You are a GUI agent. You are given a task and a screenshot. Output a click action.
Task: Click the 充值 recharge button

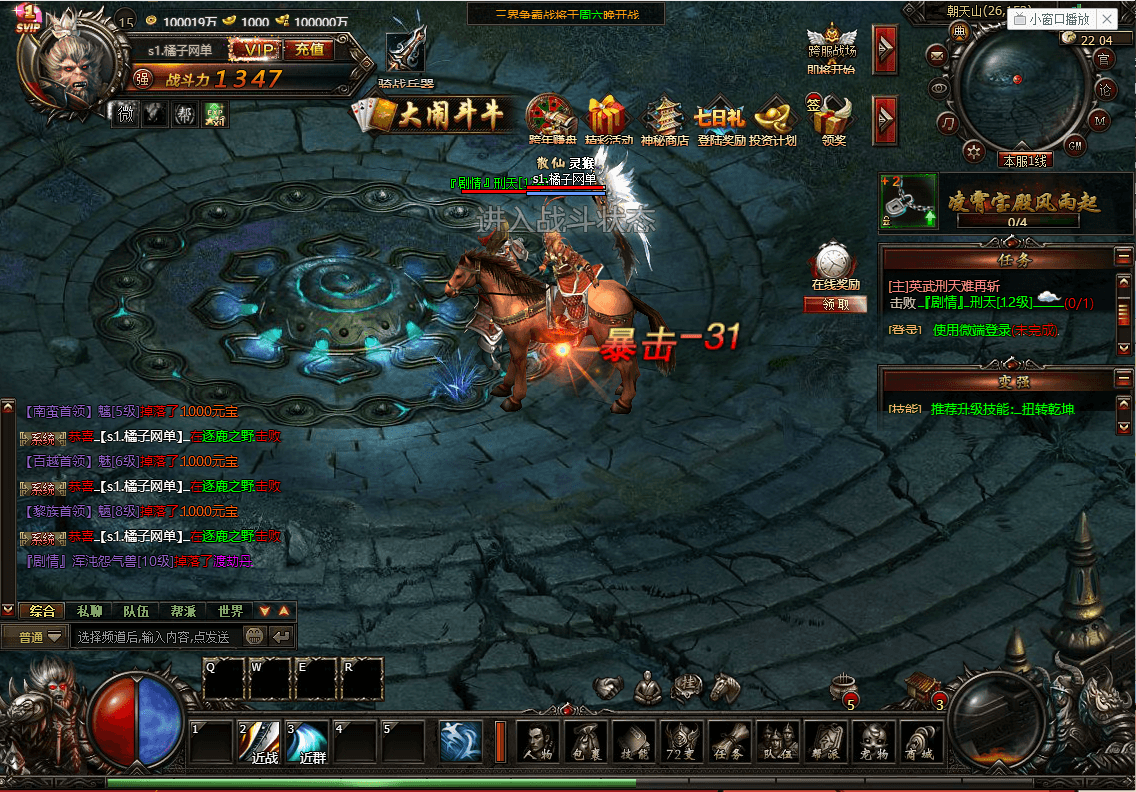(309, 49)
